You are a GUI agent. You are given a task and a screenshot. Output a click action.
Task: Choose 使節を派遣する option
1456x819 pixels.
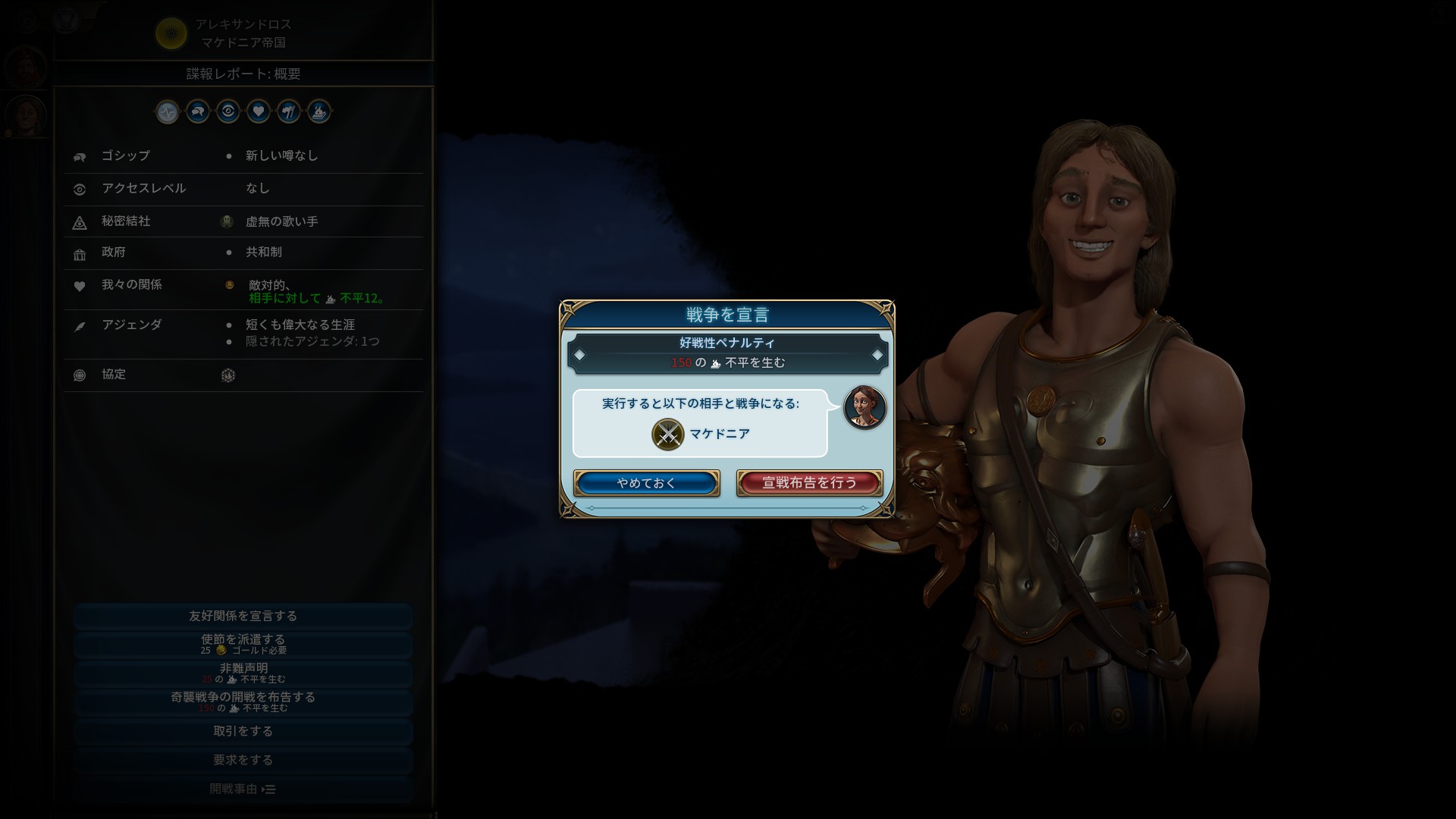coord(243,644)
